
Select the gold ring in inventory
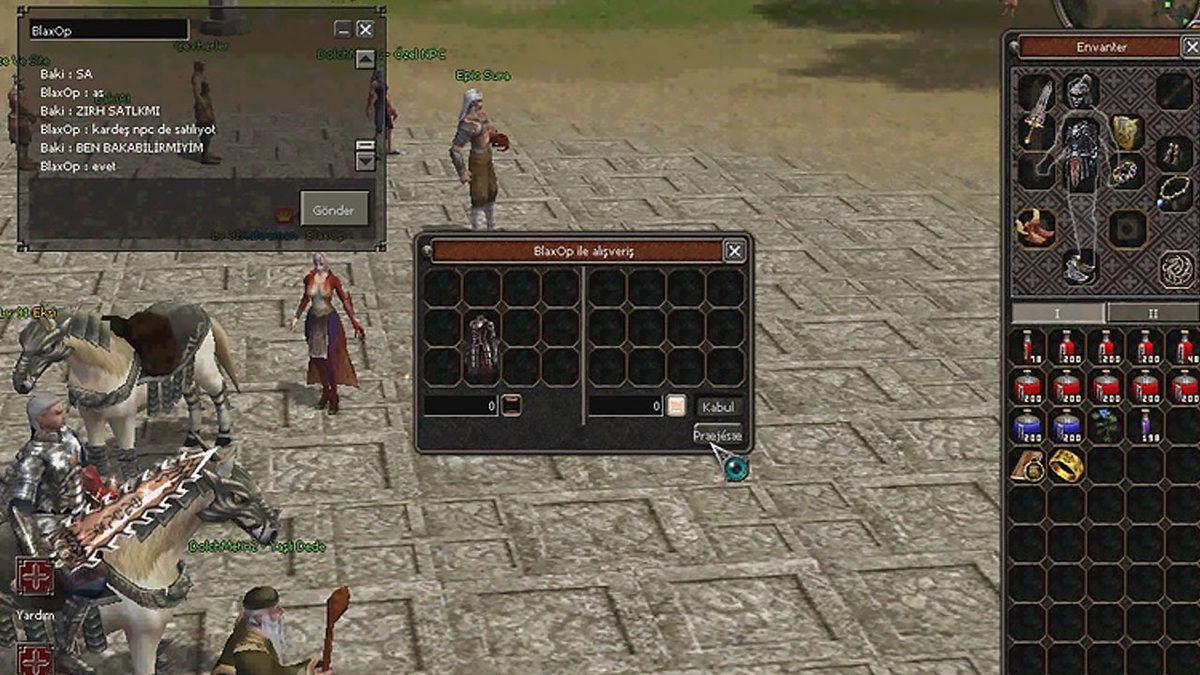pos(1066,465)
